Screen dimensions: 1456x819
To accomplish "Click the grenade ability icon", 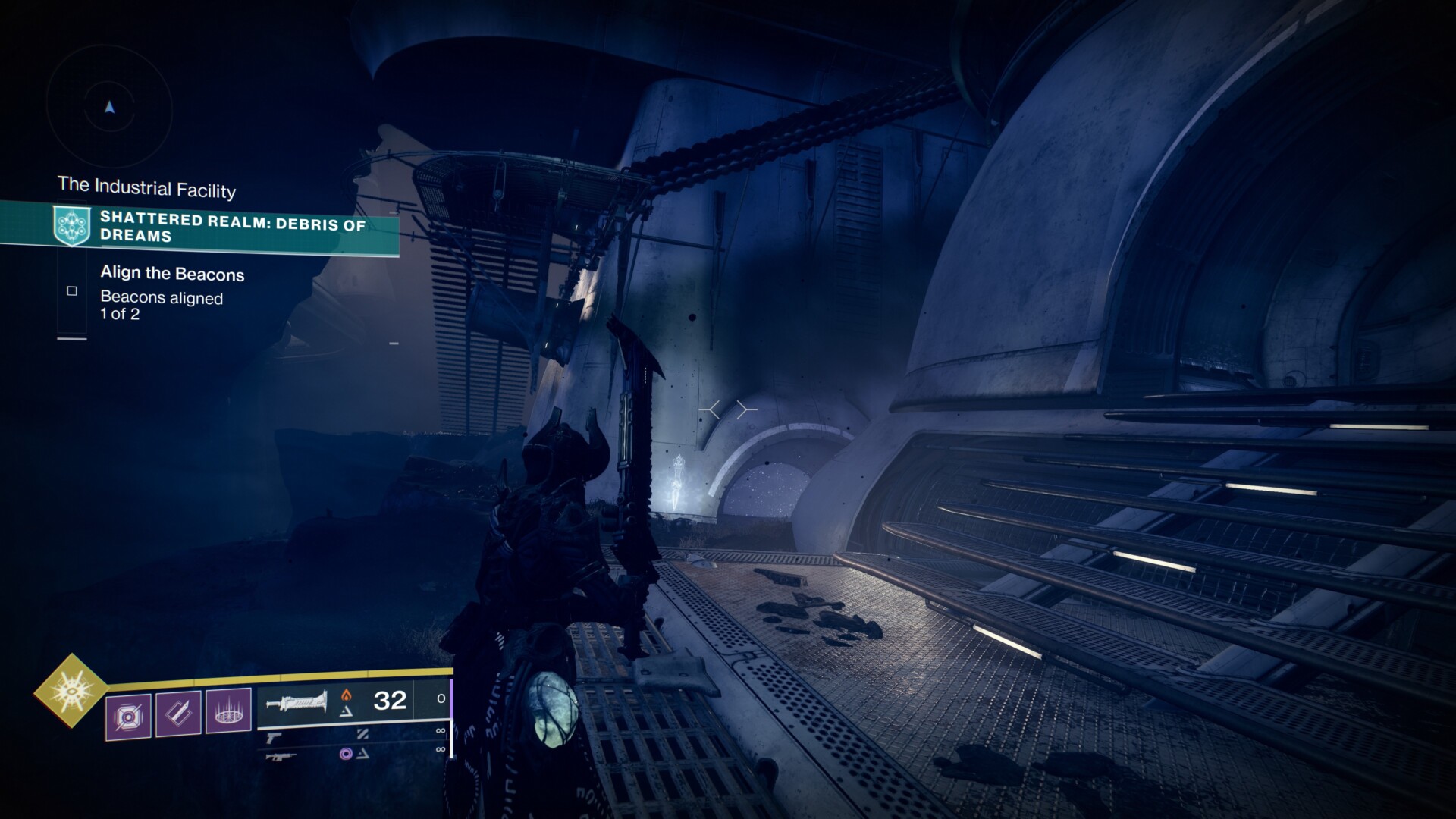I will [130, 715].
